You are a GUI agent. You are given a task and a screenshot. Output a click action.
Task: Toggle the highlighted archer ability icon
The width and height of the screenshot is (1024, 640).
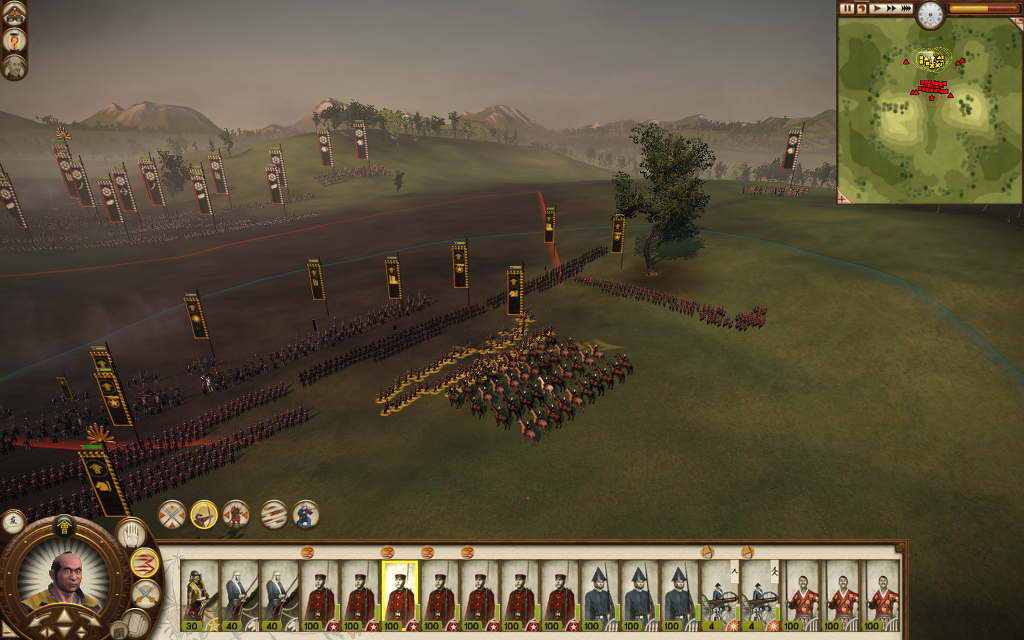(x=204, y=514)
